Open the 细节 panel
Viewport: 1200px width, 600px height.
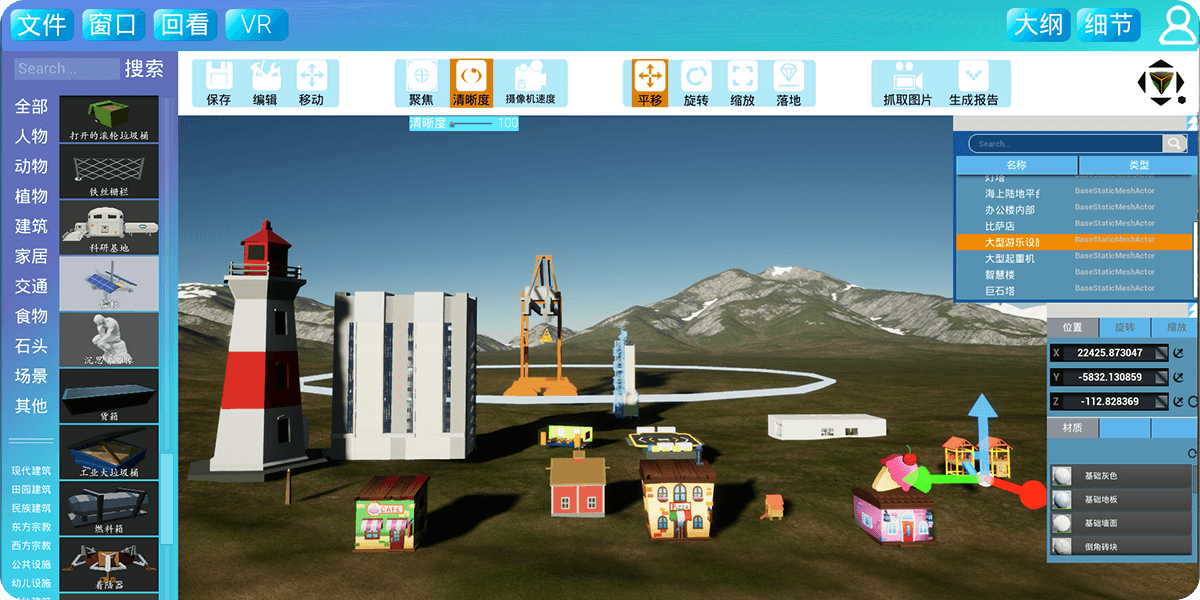click(1109, 25)
